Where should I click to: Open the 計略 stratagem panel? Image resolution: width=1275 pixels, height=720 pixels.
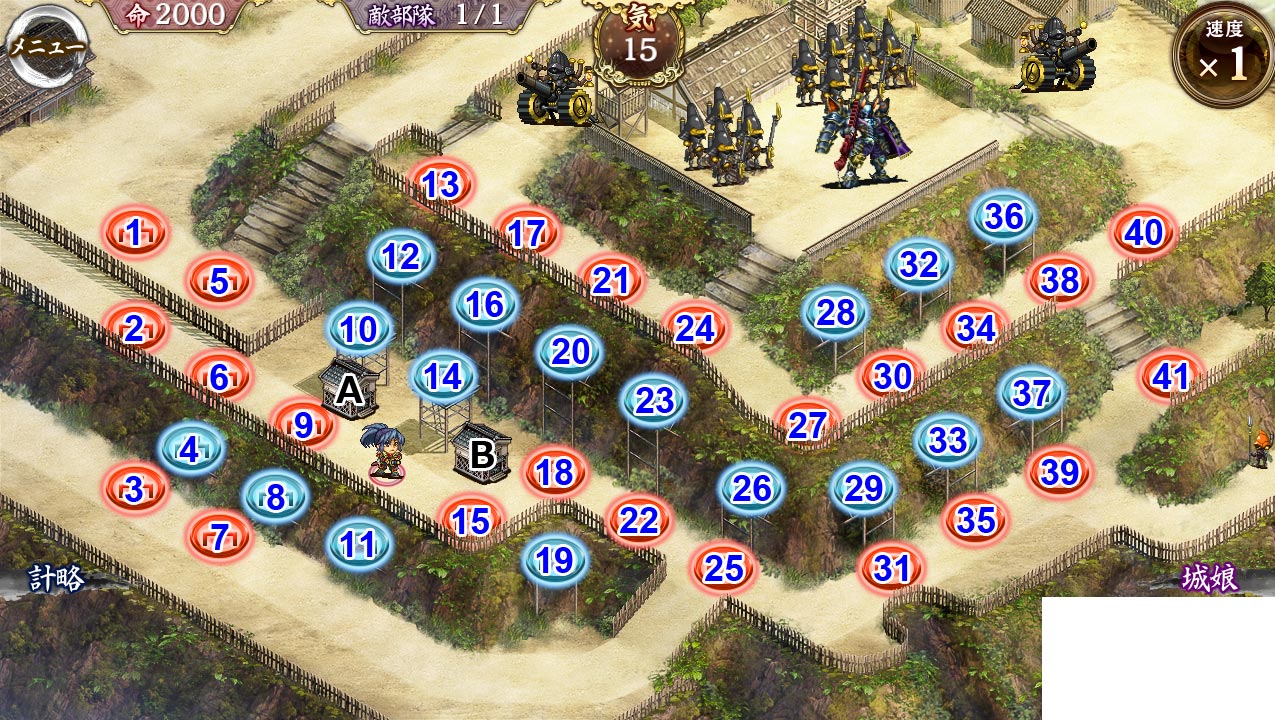55,577
